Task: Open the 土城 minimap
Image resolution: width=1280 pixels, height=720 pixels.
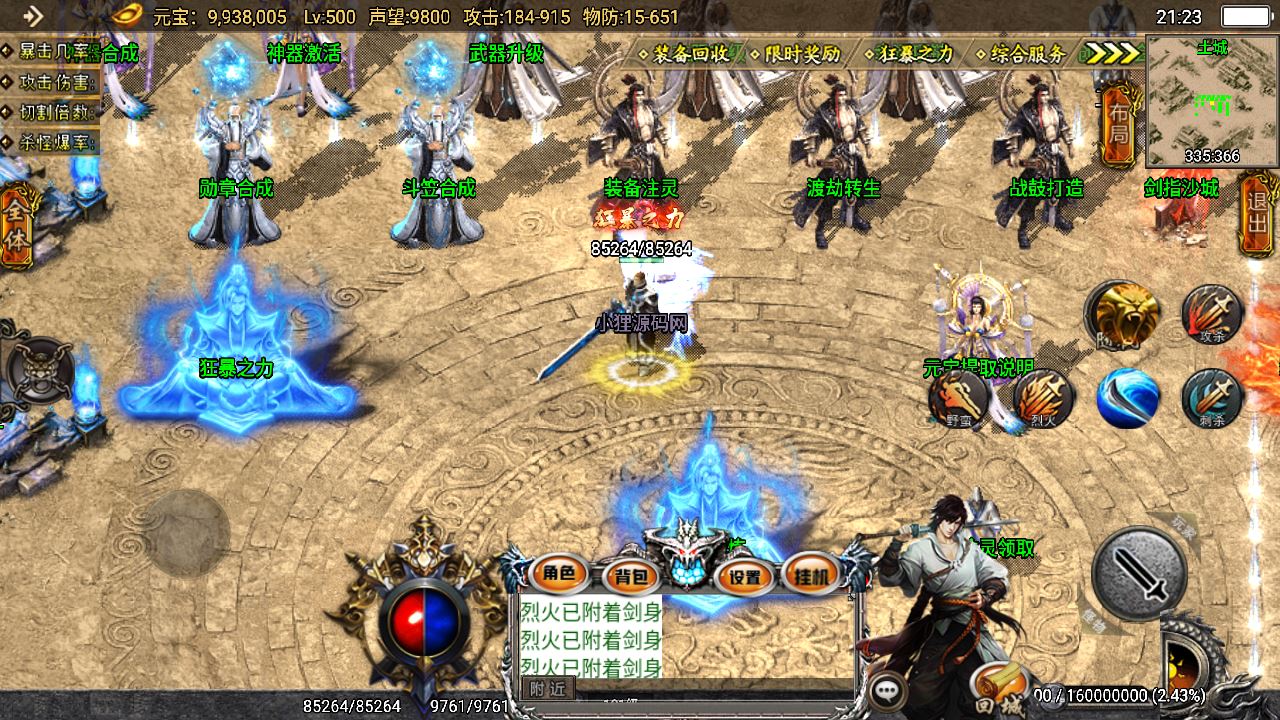Action: point(1212,100)
